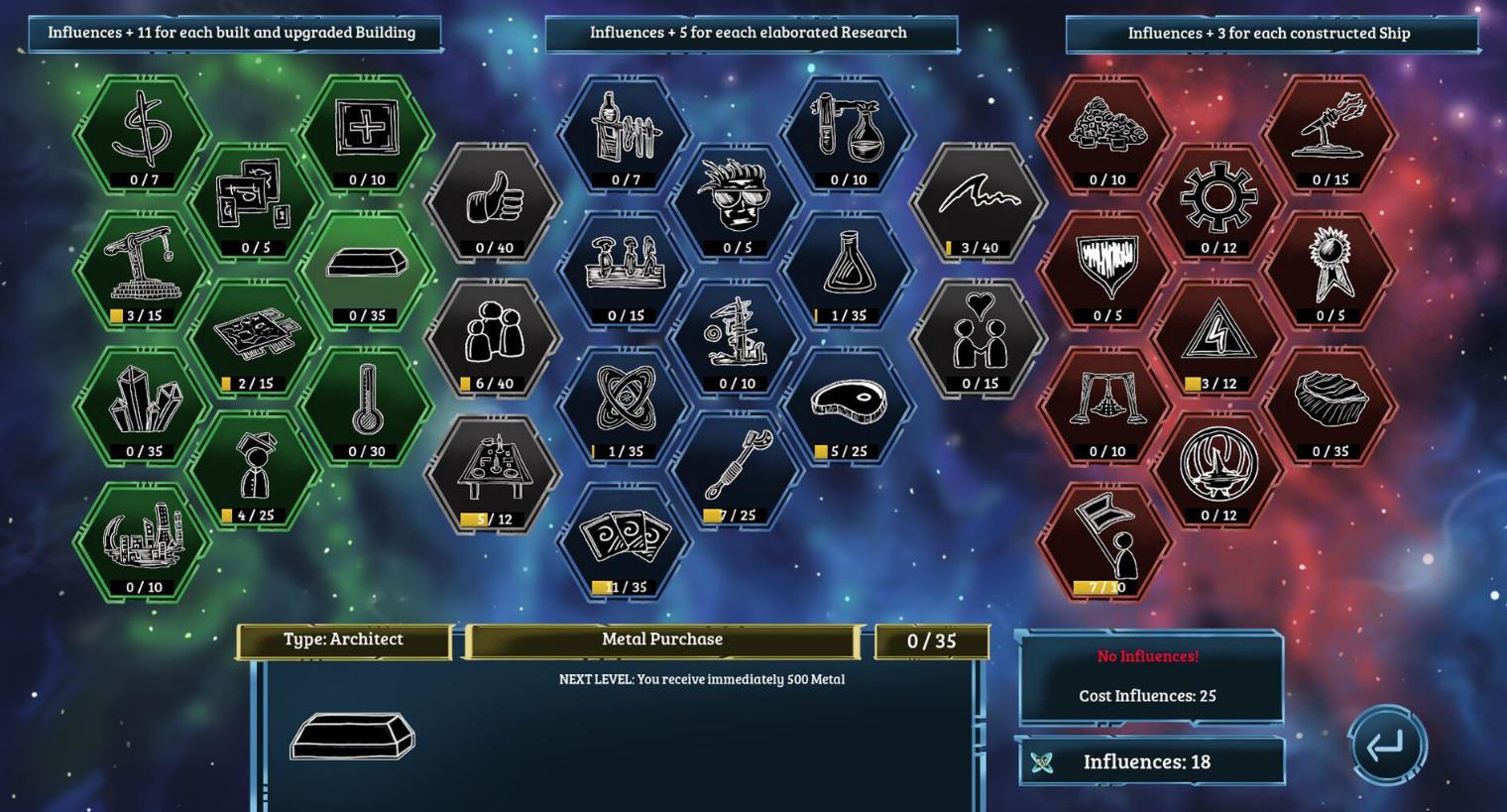Click the Influences: 18 panel
Image resolution: width=1507 pixels, height=812 pixels.
[1150, 761]
